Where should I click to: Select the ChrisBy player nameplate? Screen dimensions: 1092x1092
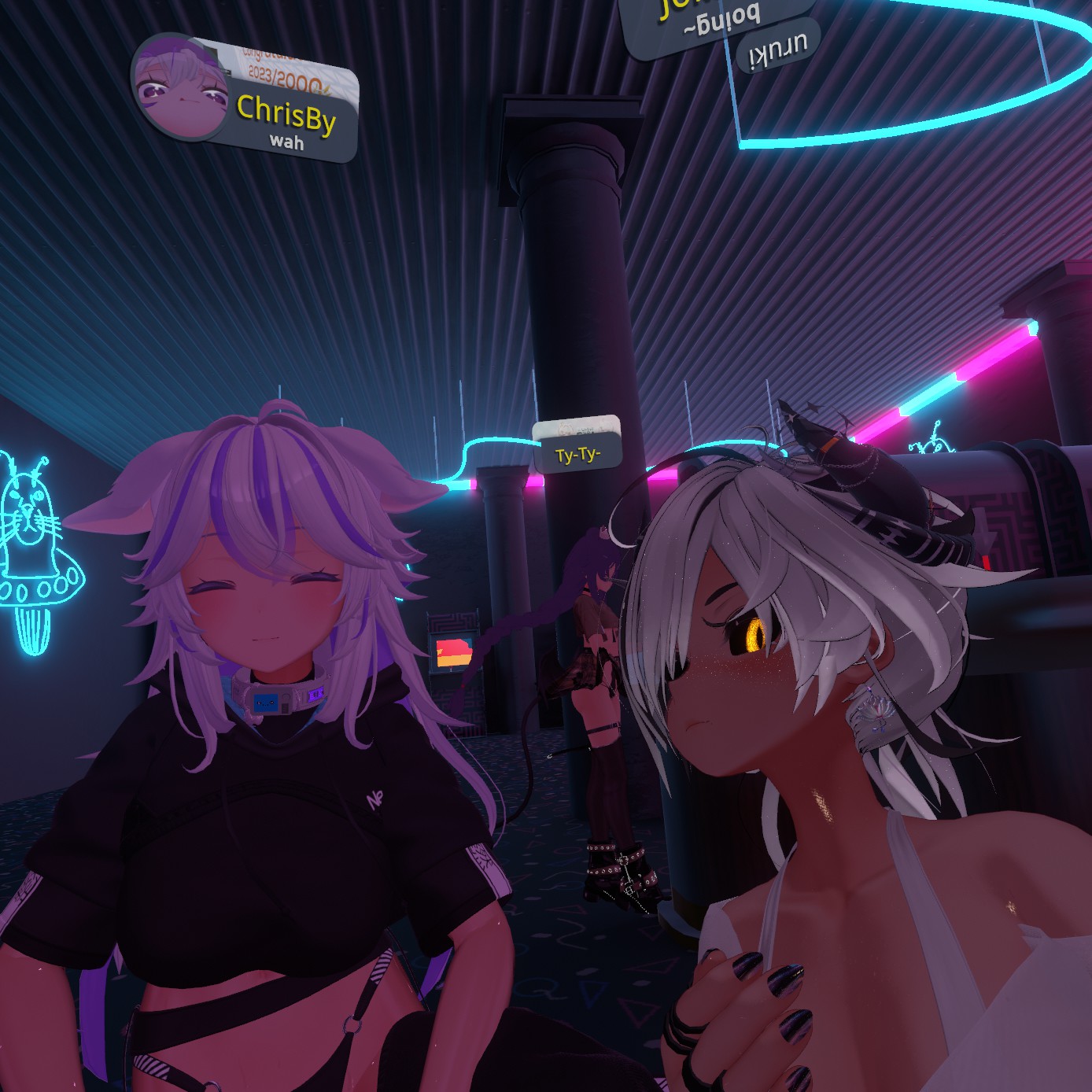[x=286, y=118]
